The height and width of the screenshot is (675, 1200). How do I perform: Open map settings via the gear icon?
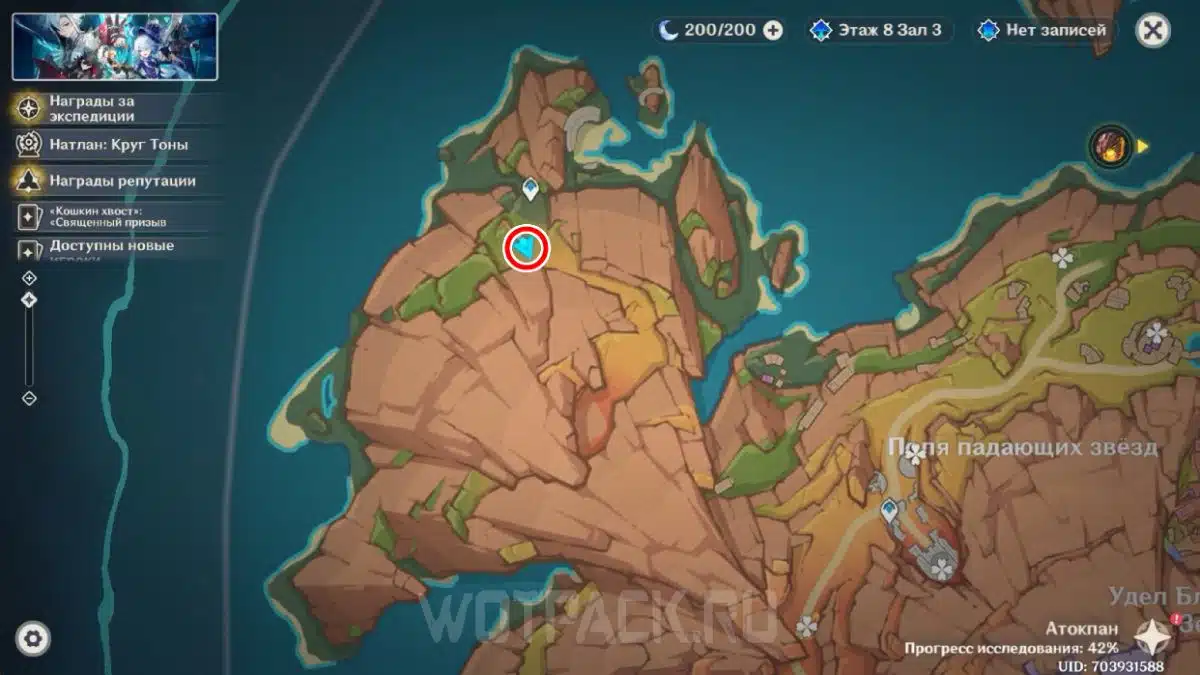tap(33, 638)
